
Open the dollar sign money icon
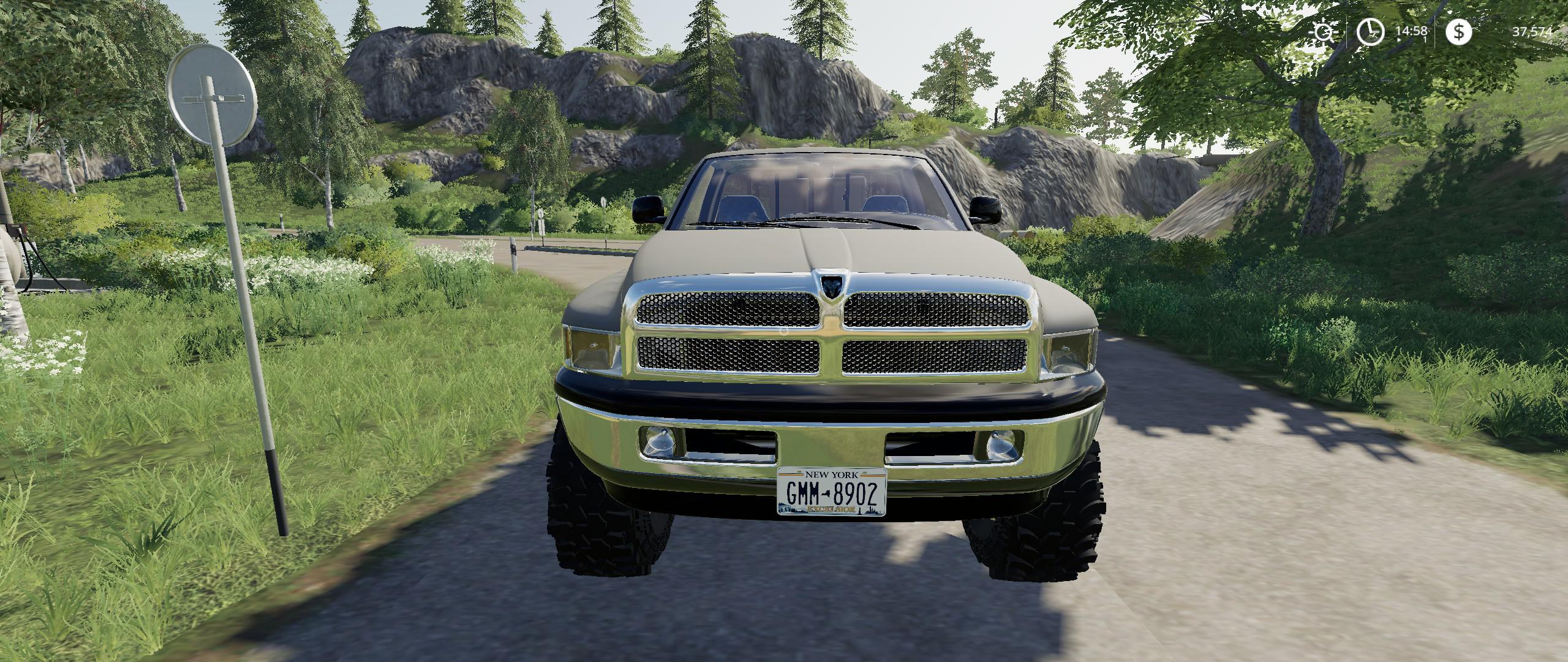(x=1458, y=32)
